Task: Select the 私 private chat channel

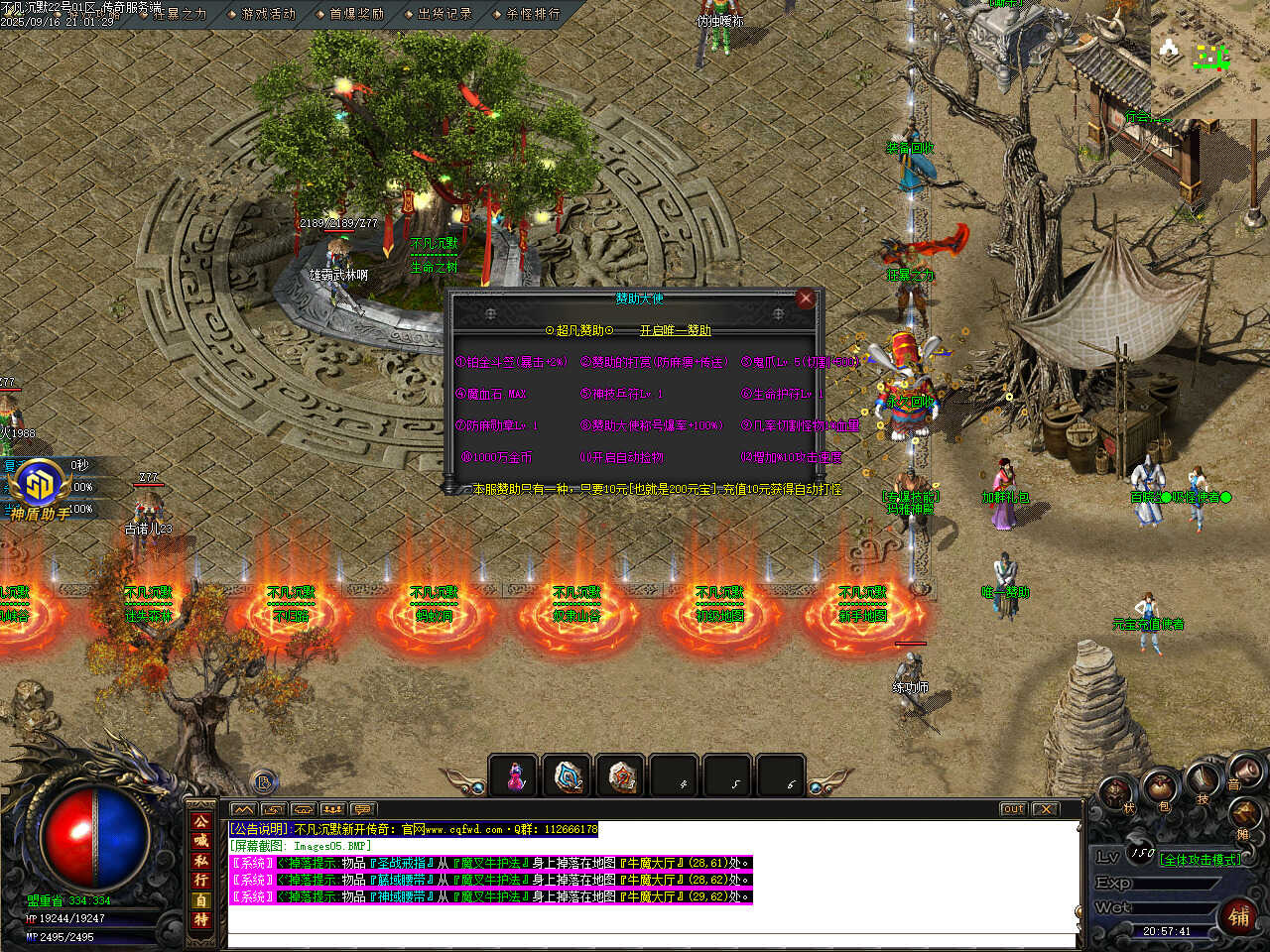Action: pyautogui.click(x=201, y=861)
